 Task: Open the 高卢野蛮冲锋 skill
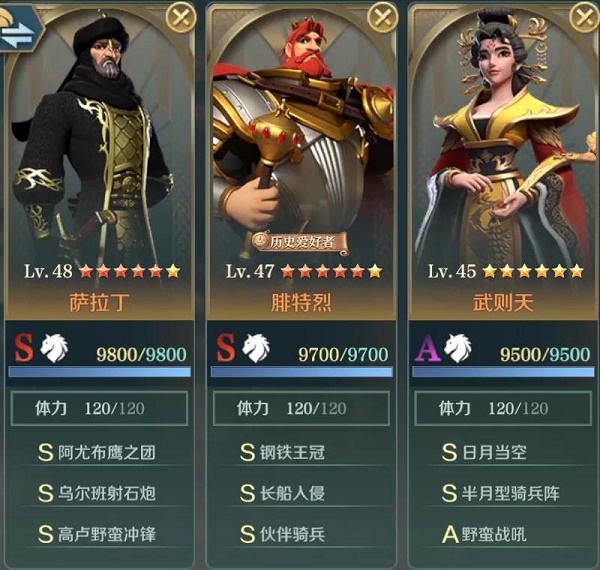click(x=98, y=534)
